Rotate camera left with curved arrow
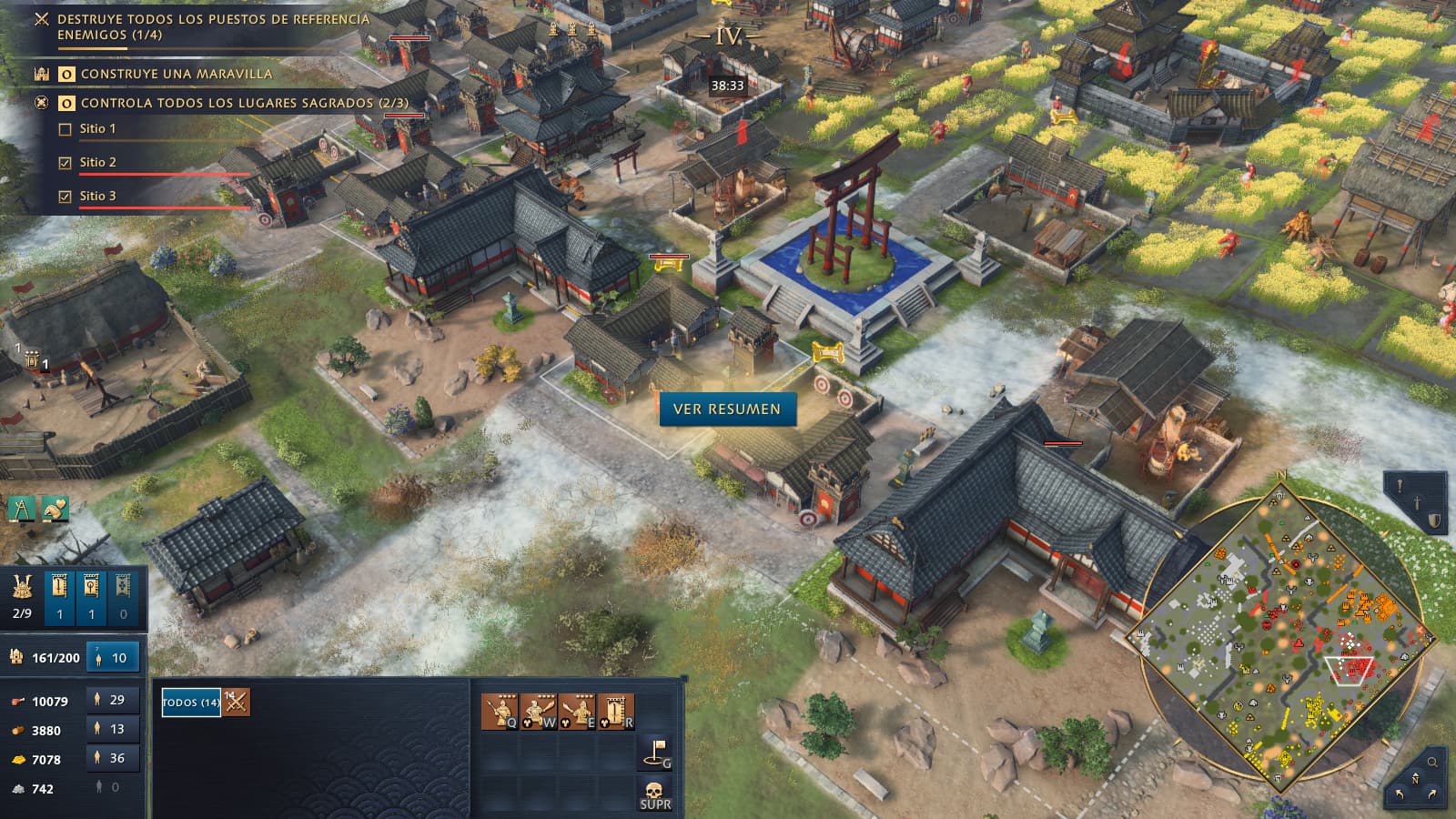The width and height of the screenshot is (1456, 819). pos(1400,794)
